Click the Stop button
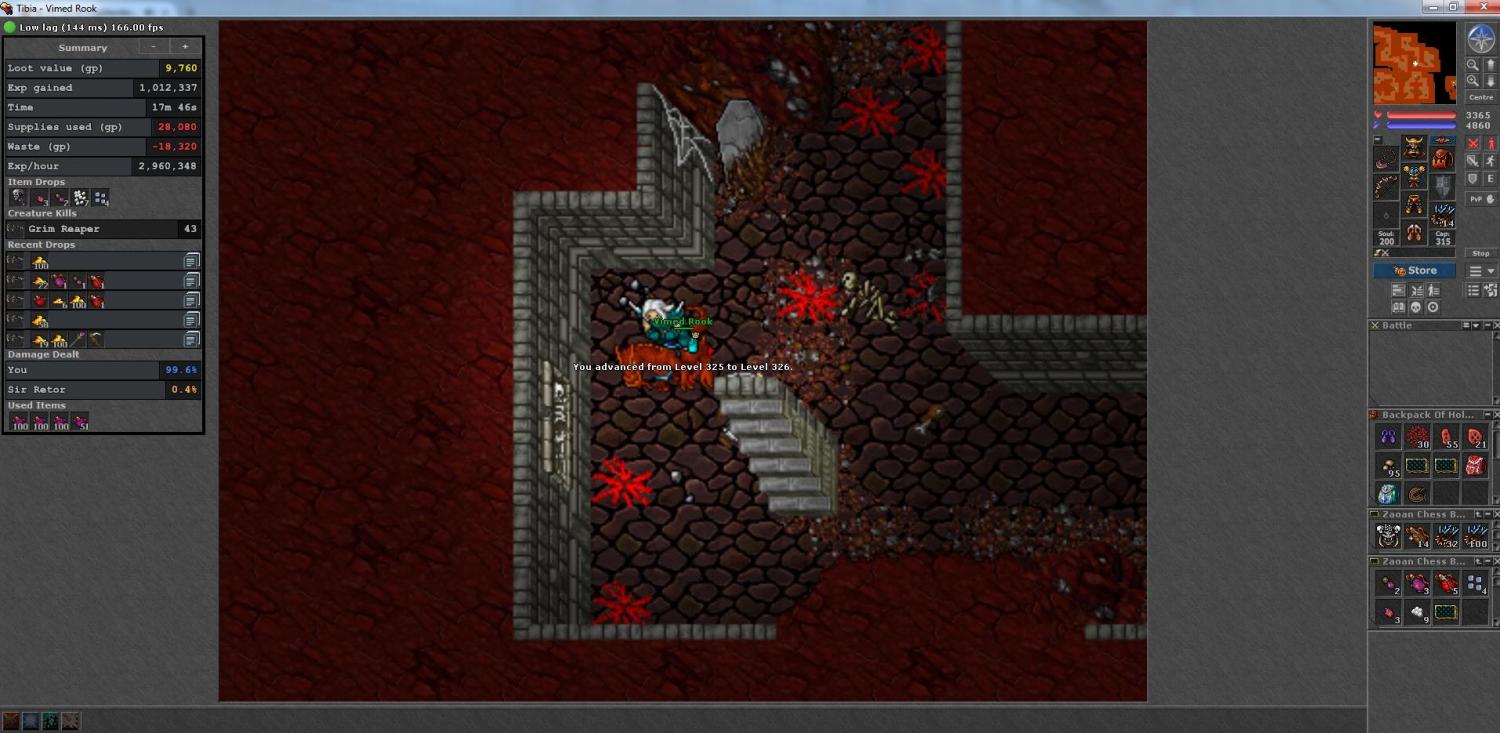This screenshot has width=1500, height=733. (x=1481, y=253)
